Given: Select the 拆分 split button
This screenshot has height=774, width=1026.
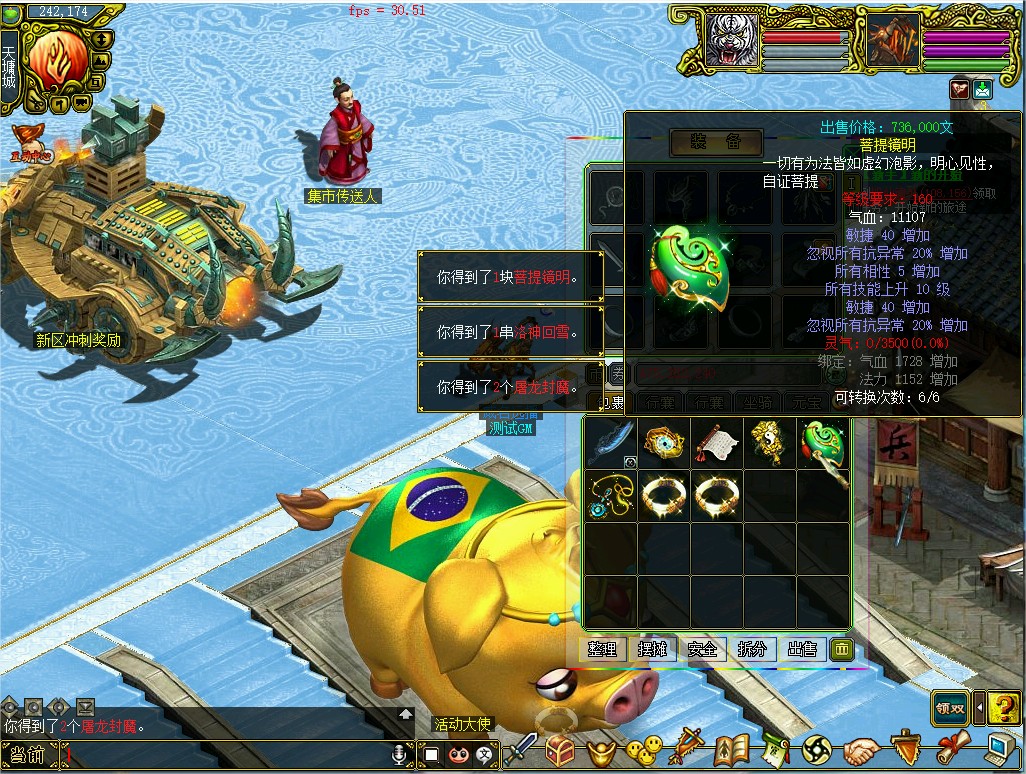Looking at the screenshot, I should (x=752, y=649).
